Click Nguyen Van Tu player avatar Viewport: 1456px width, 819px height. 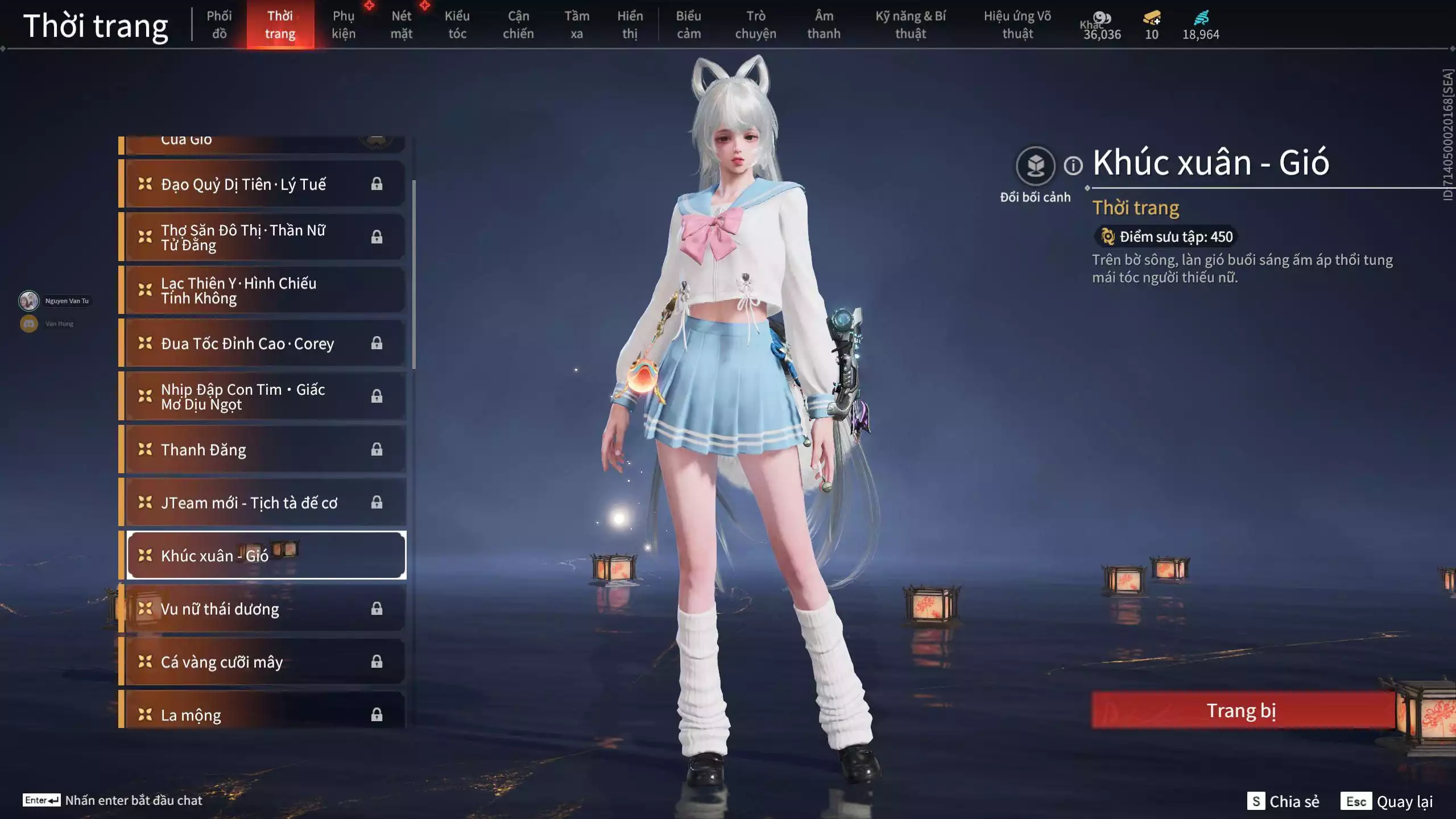(x=28, y=300)
